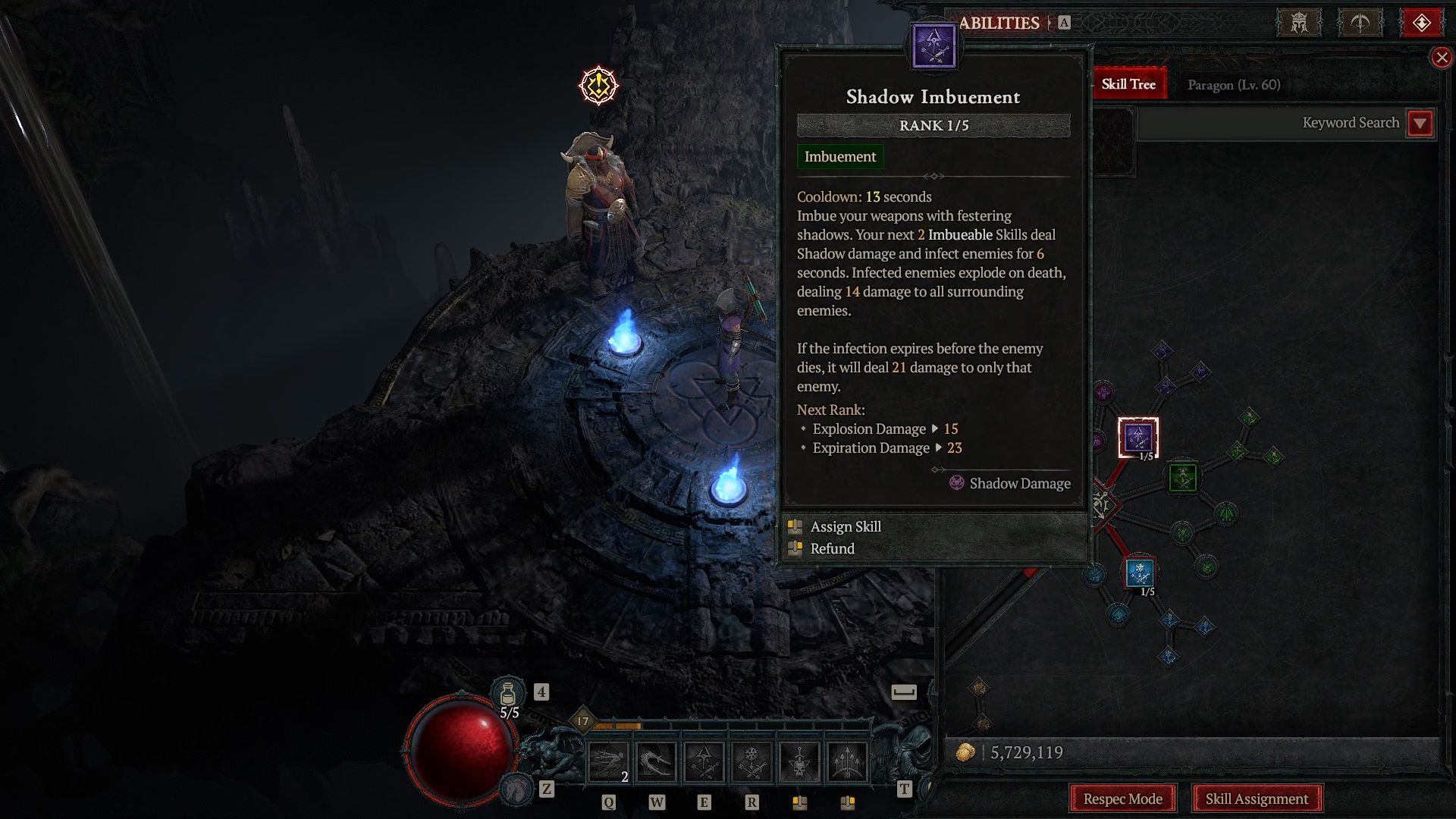This screenshot has height=819, width=1456.
Task: Activate the dash skill with two charges
Action: coord(609,762)
